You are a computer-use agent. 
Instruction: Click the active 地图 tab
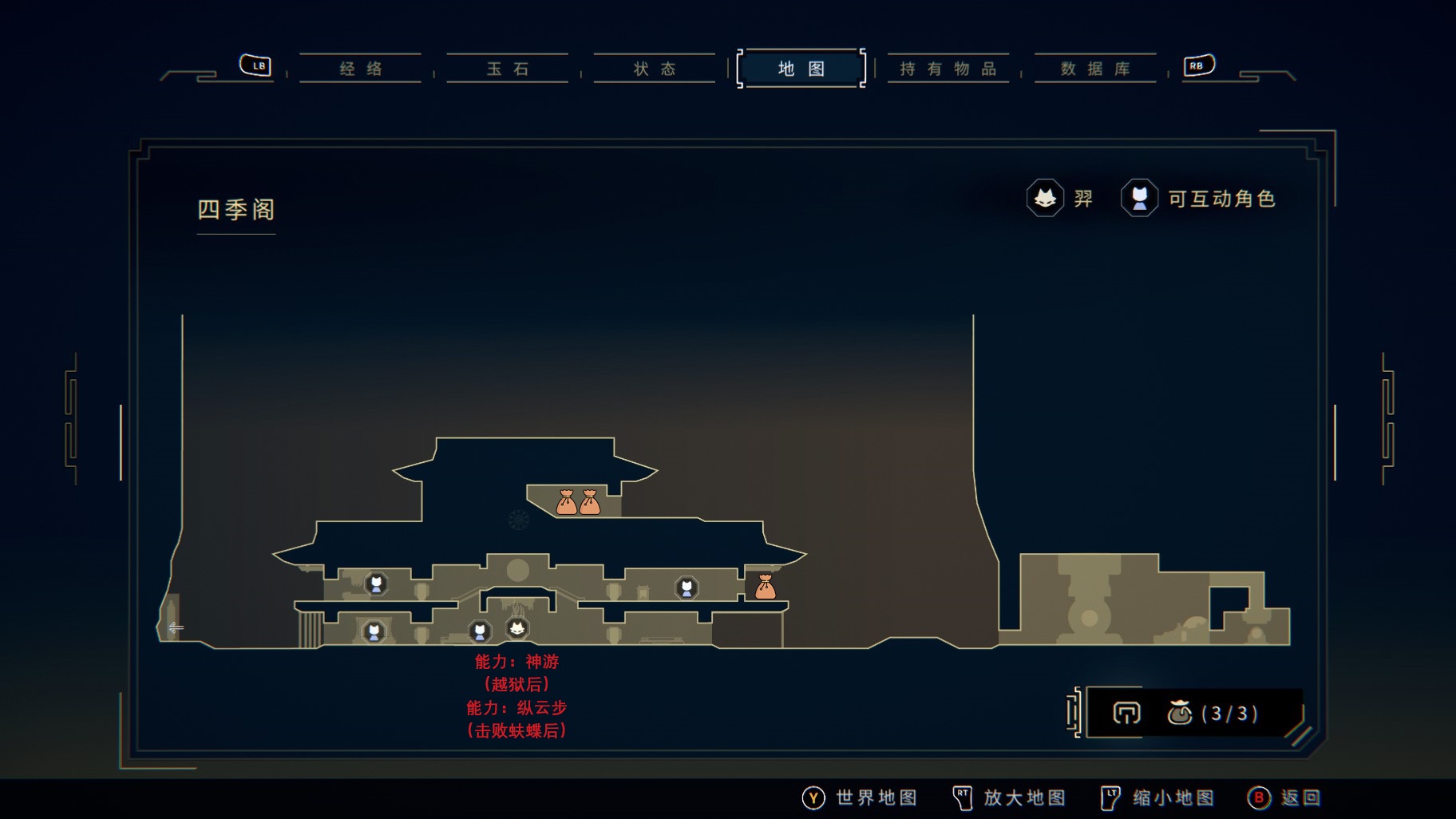pos(801,69)
